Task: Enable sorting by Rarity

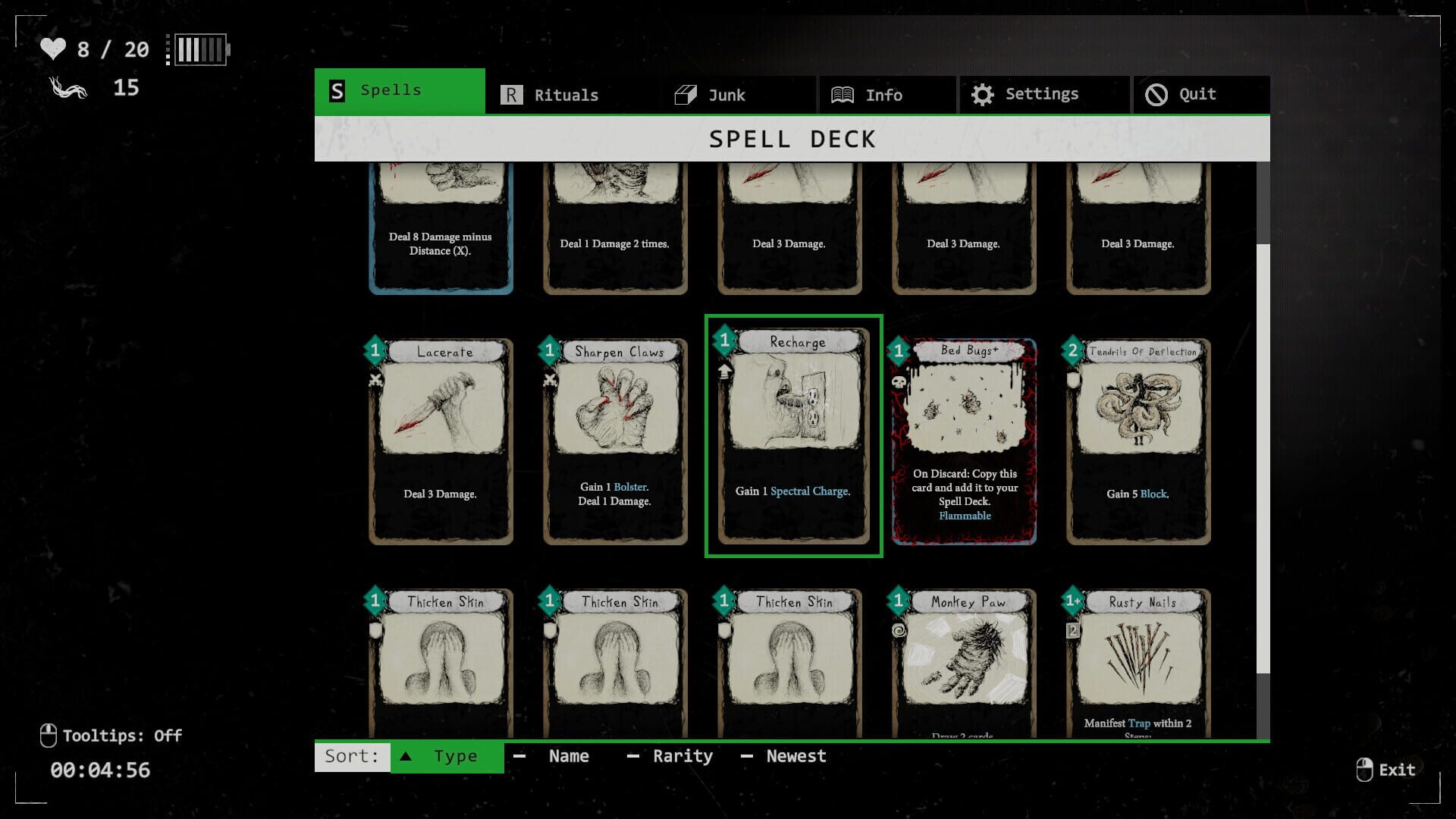Action: [x=682, y=755]
